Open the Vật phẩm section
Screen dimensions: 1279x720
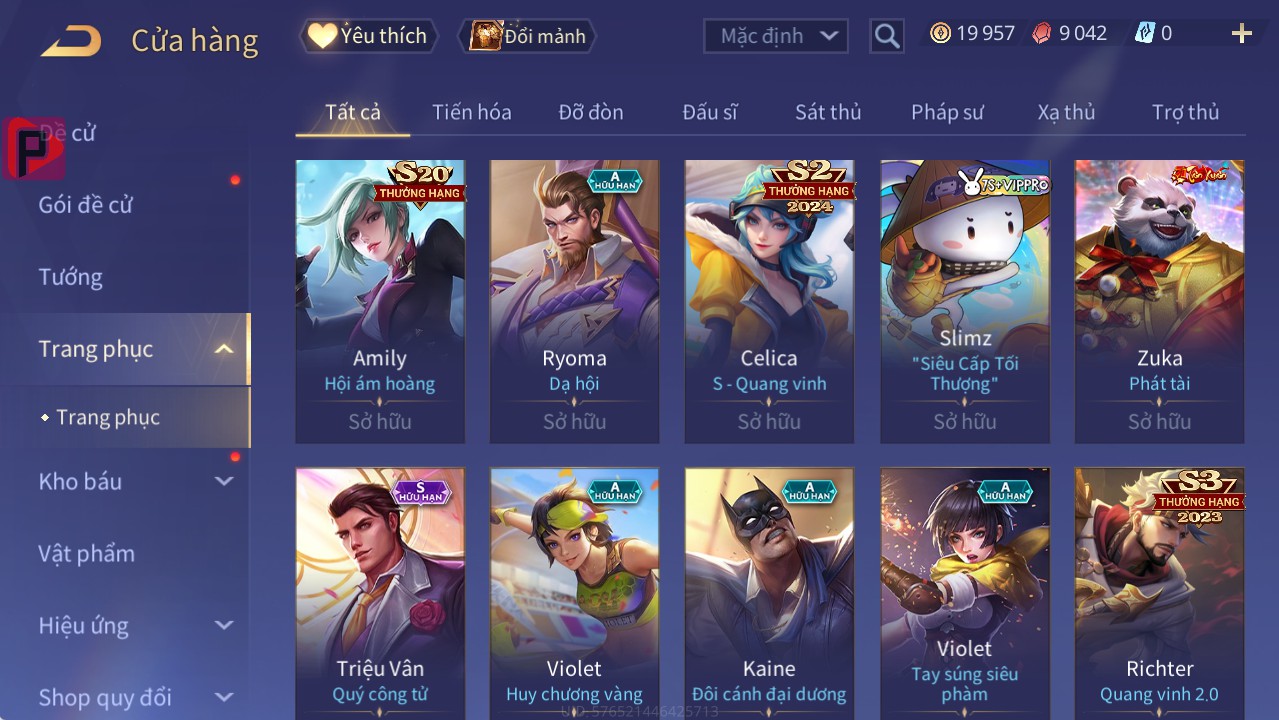[87, 553]
